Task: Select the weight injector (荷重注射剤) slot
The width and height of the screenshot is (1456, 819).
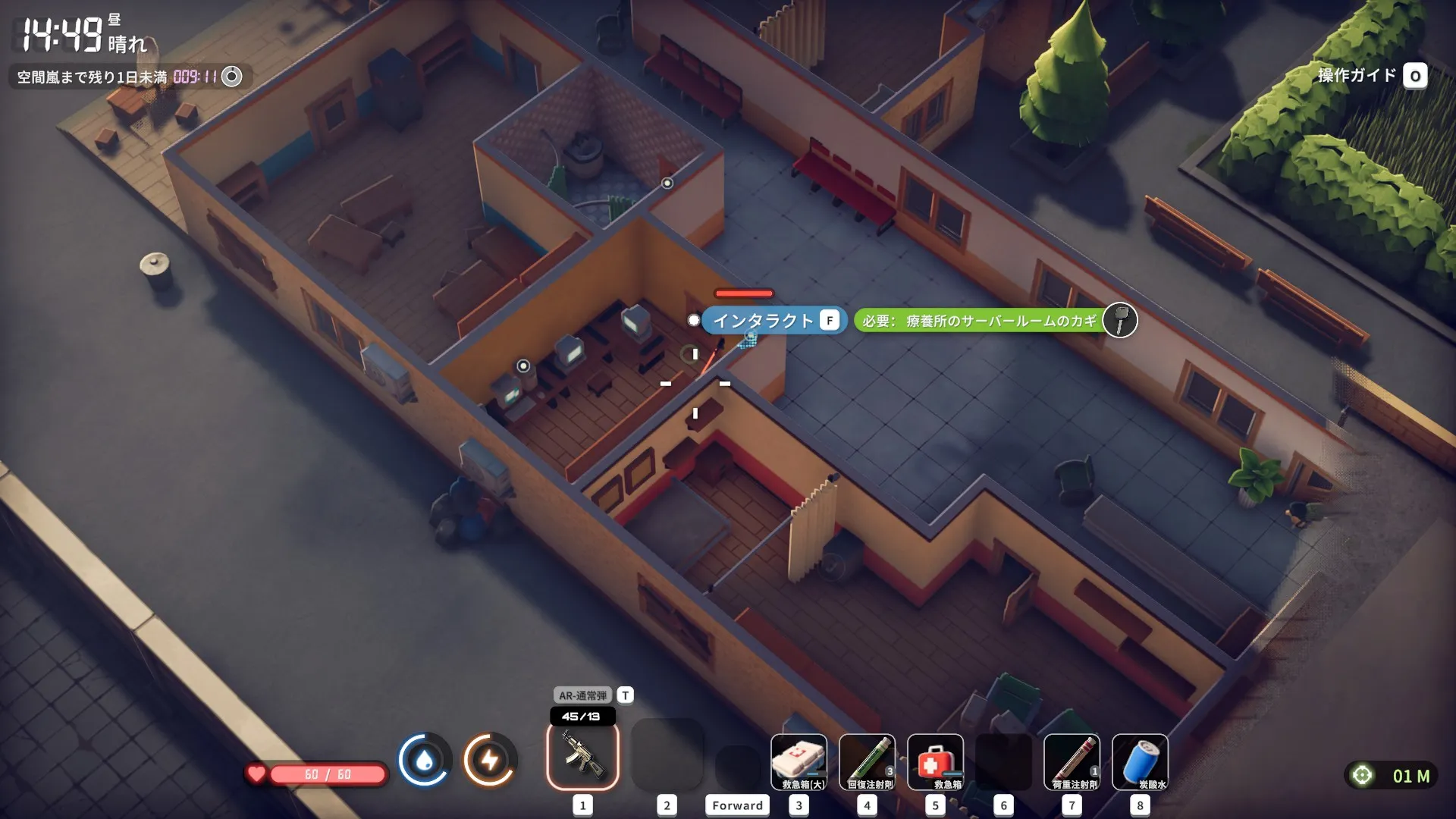Action: (x=1072, y=761)
